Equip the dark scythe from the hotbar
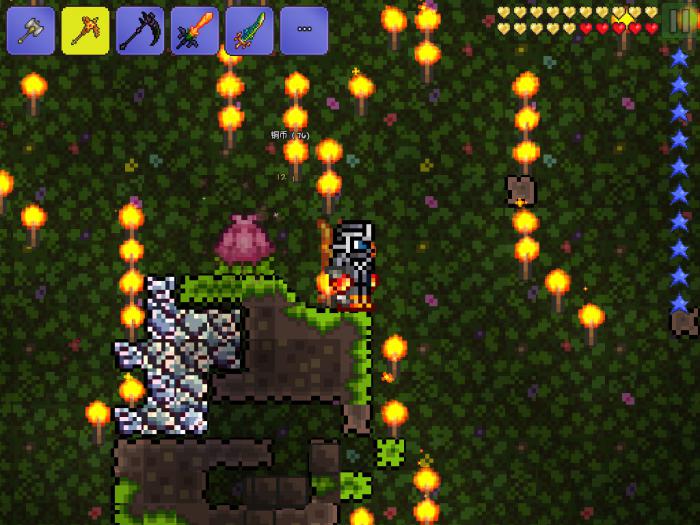 click(x=140, y=31)
